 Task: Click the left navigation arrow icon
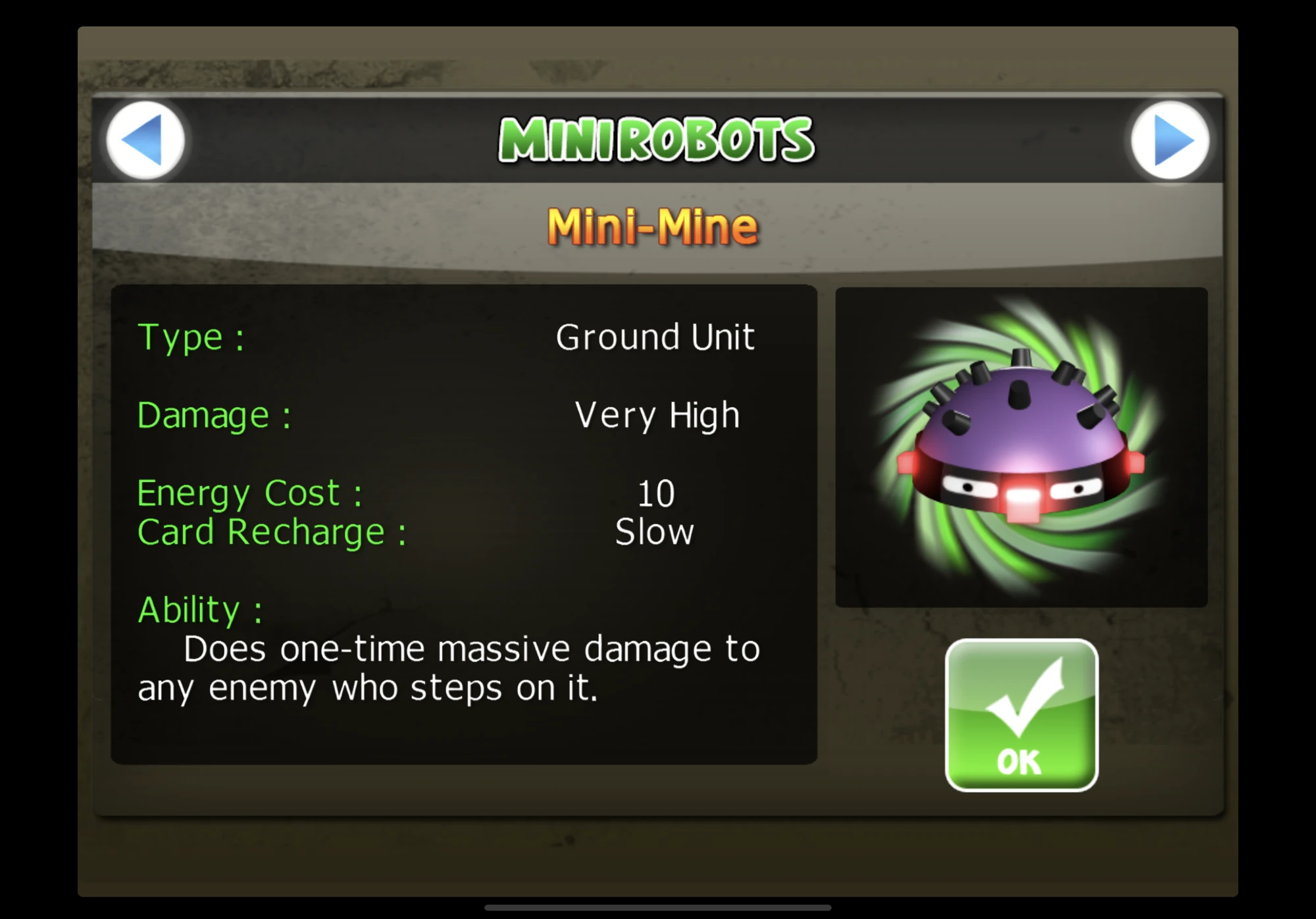coord(146,140)
